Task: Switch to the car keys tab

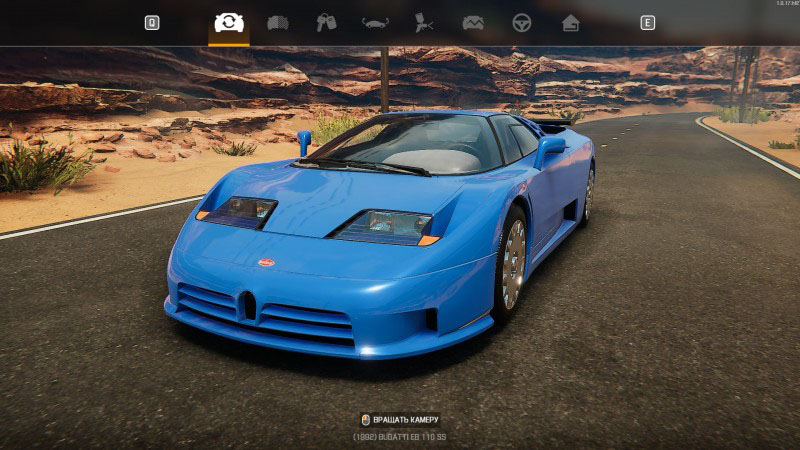Action: (x=326, y=22)
